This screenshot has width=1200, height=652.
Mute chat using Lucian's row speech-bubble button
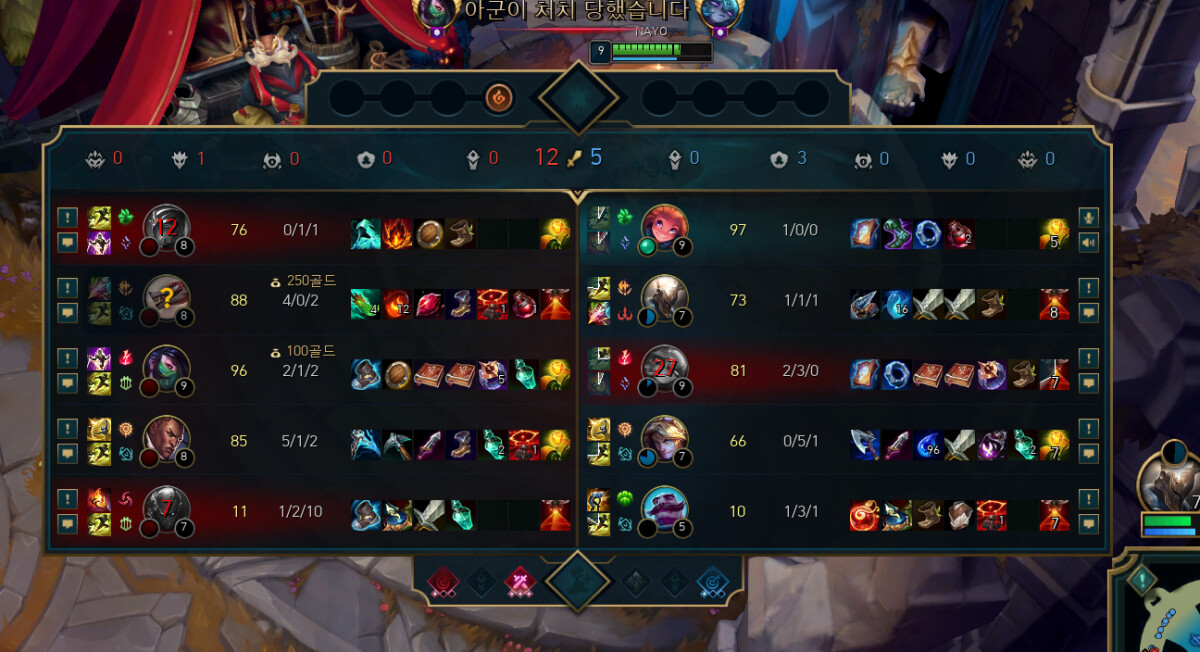[67, 452]
